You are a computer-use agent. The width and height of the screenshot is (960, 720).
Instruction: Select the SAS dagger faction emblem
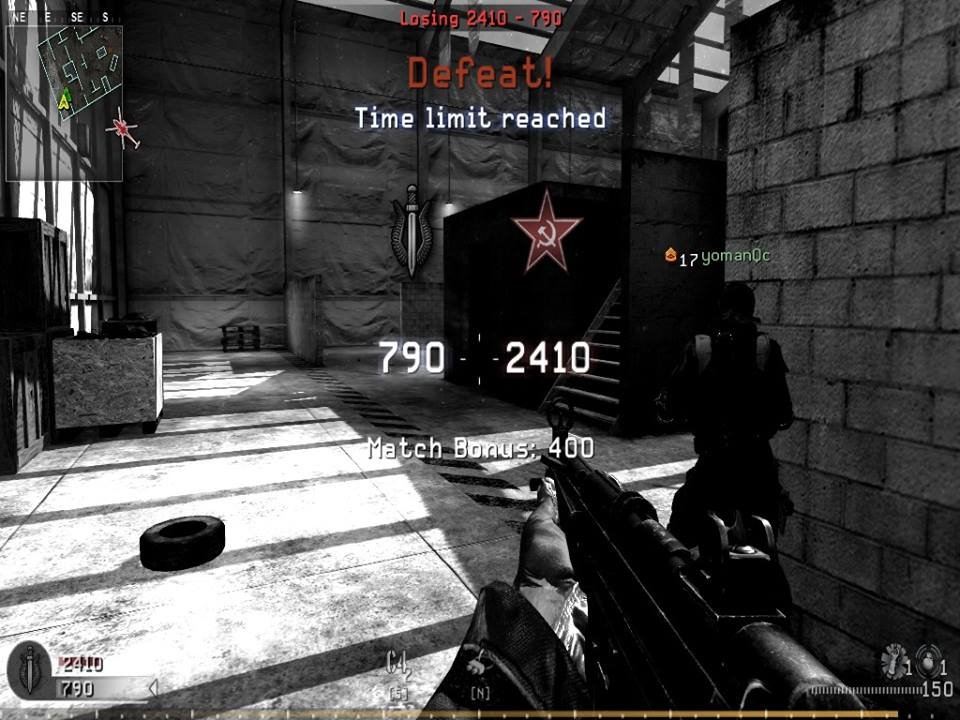click(411, 229)
